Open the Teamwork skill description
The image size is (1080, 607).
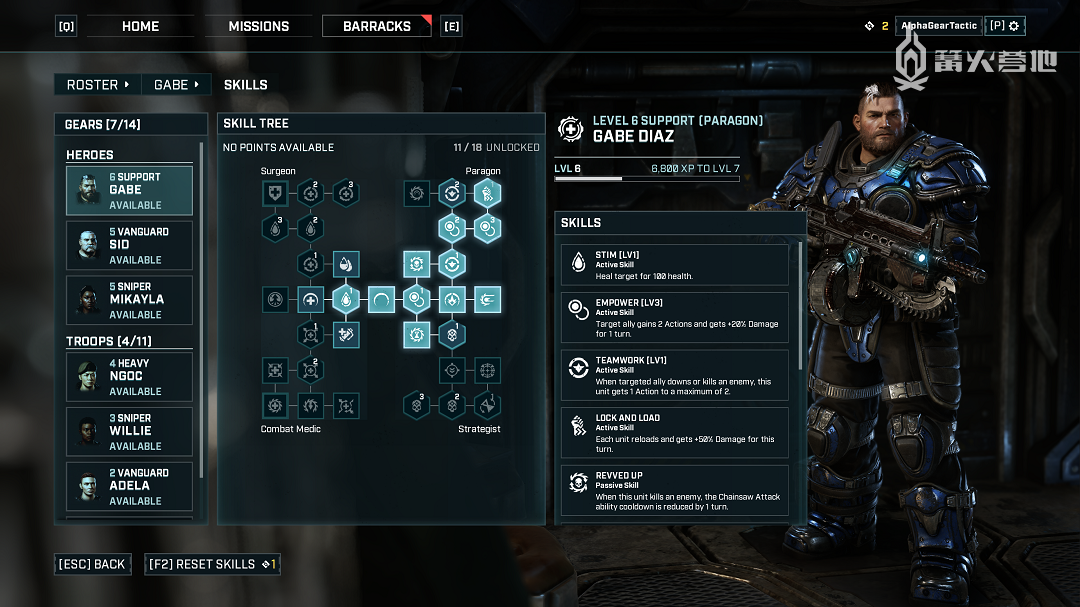675,374
